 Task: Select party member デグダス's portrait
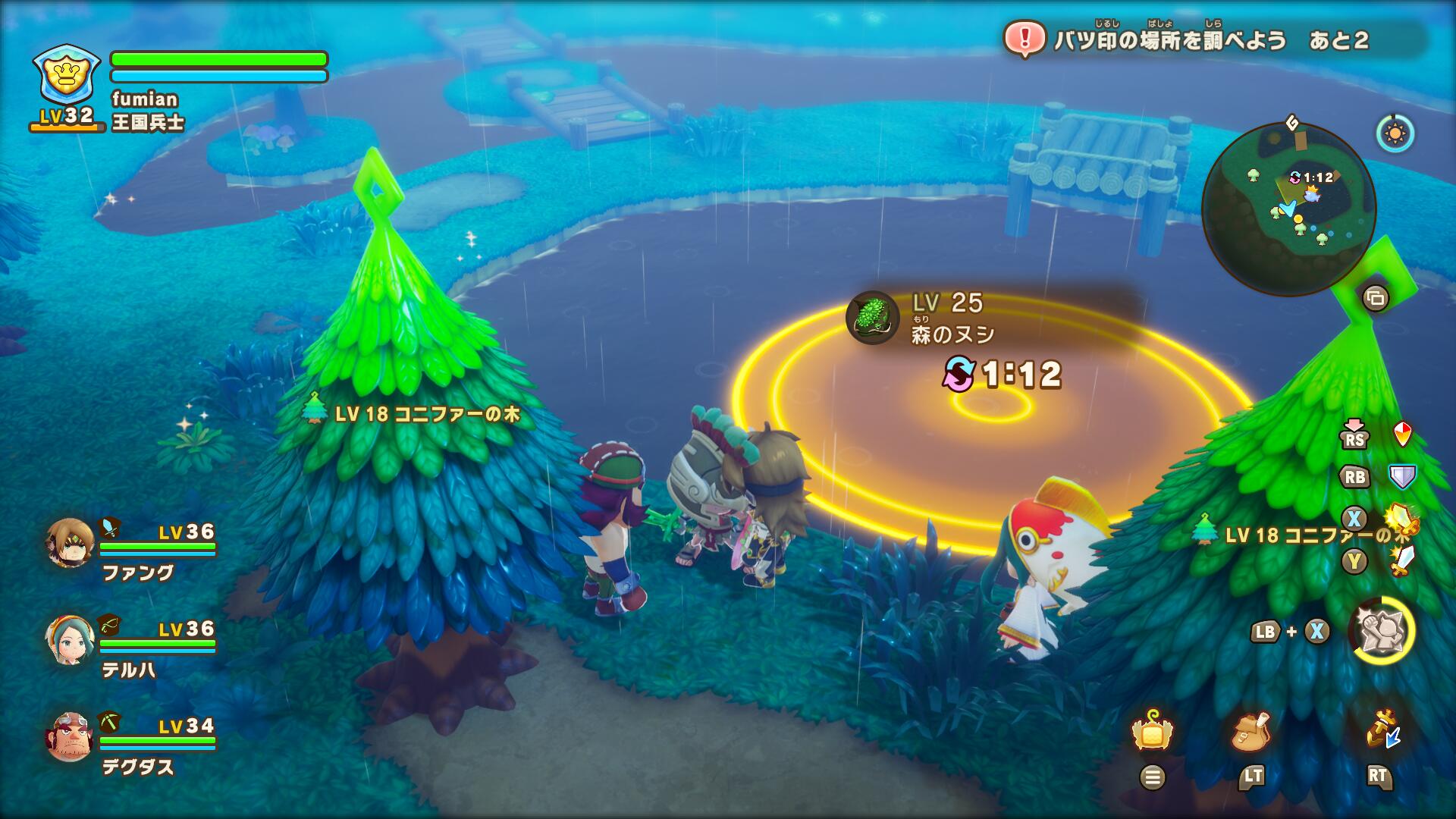pyautogui.click(x=70, y=737)
